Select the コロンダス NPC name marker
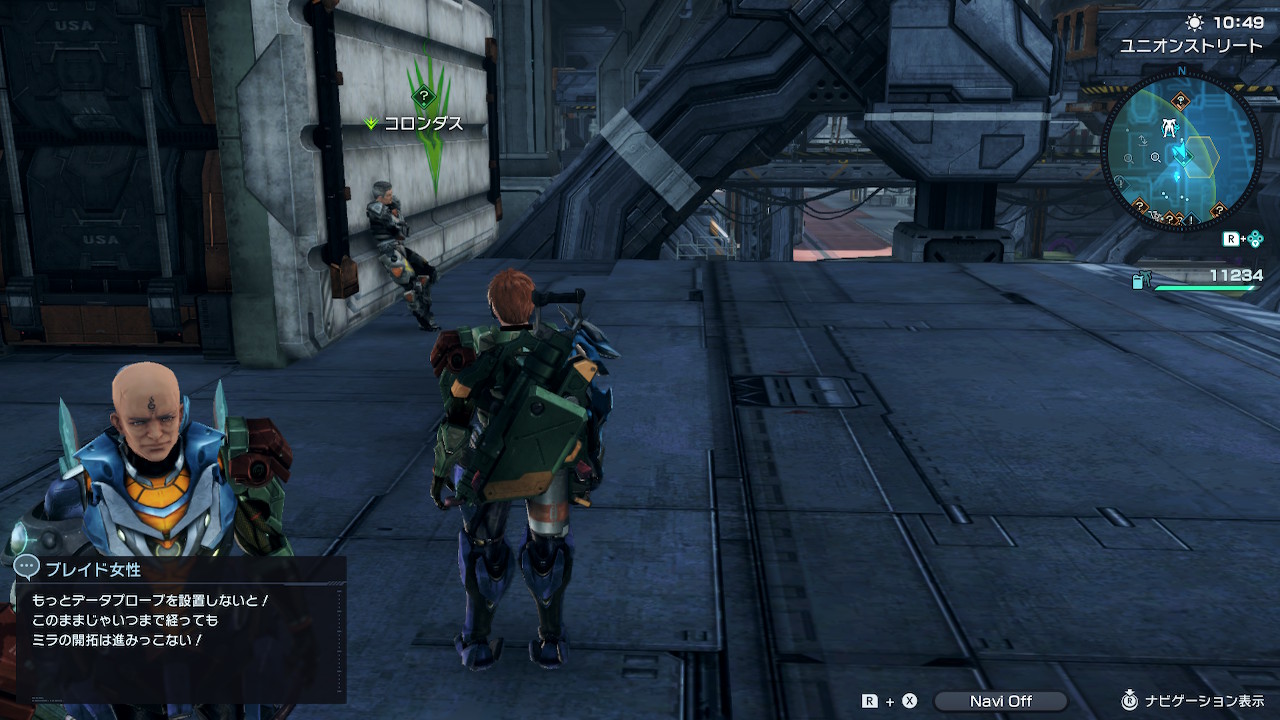 point(423,123)
